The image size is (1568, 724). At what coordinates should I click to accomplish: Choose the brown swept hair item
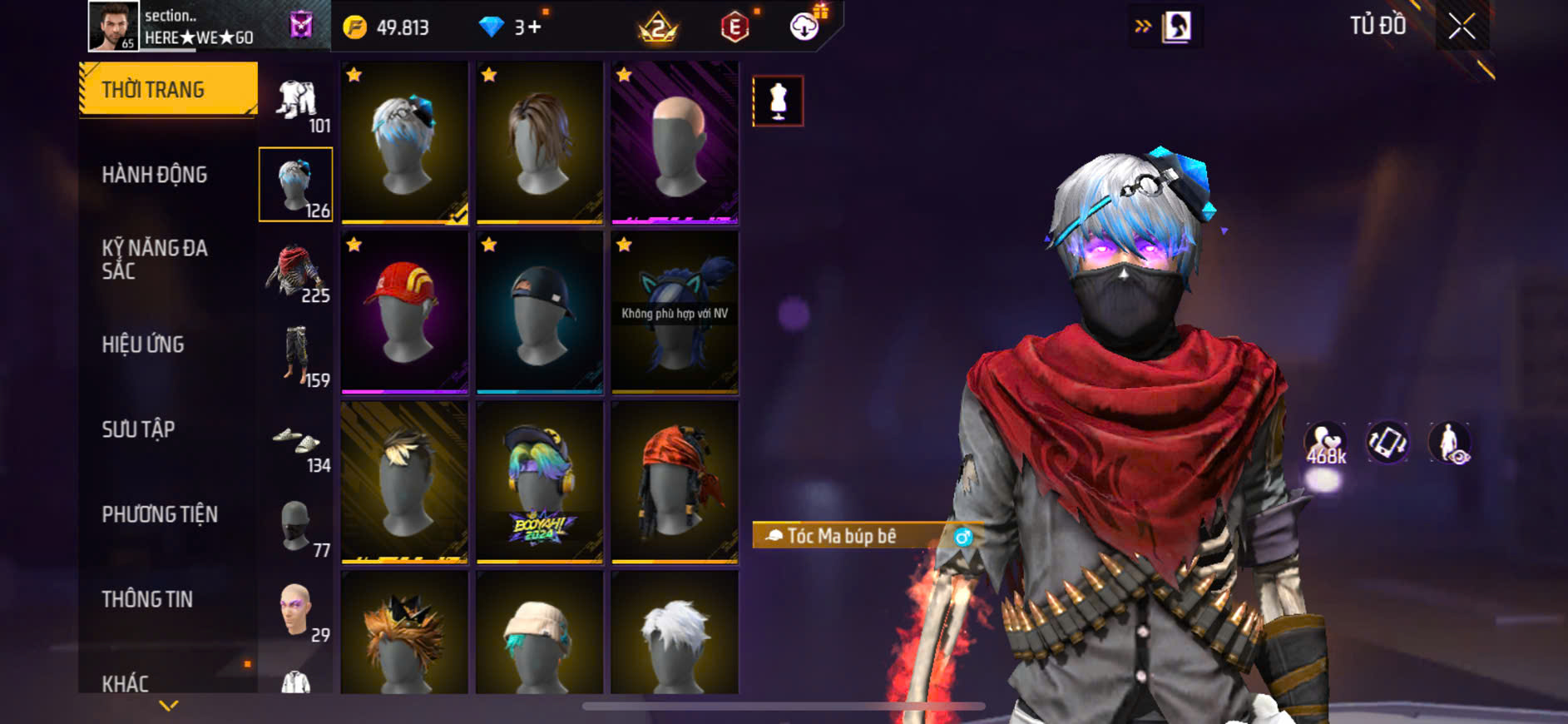(540, 141)
